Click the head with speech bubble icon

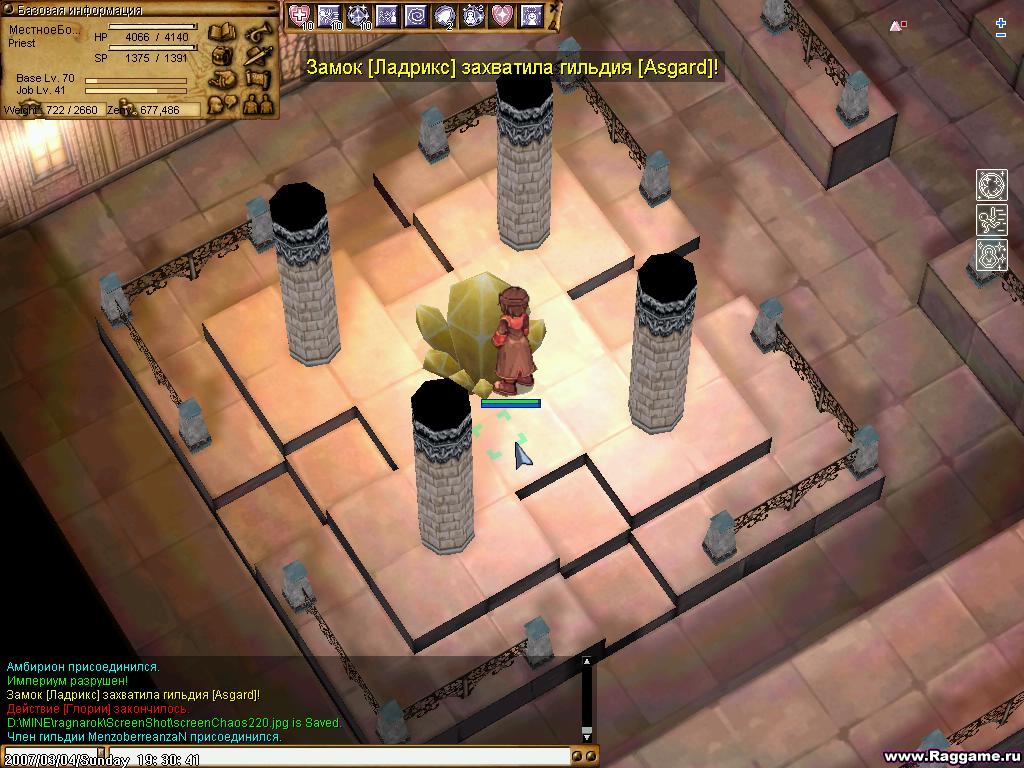[221, 101]
